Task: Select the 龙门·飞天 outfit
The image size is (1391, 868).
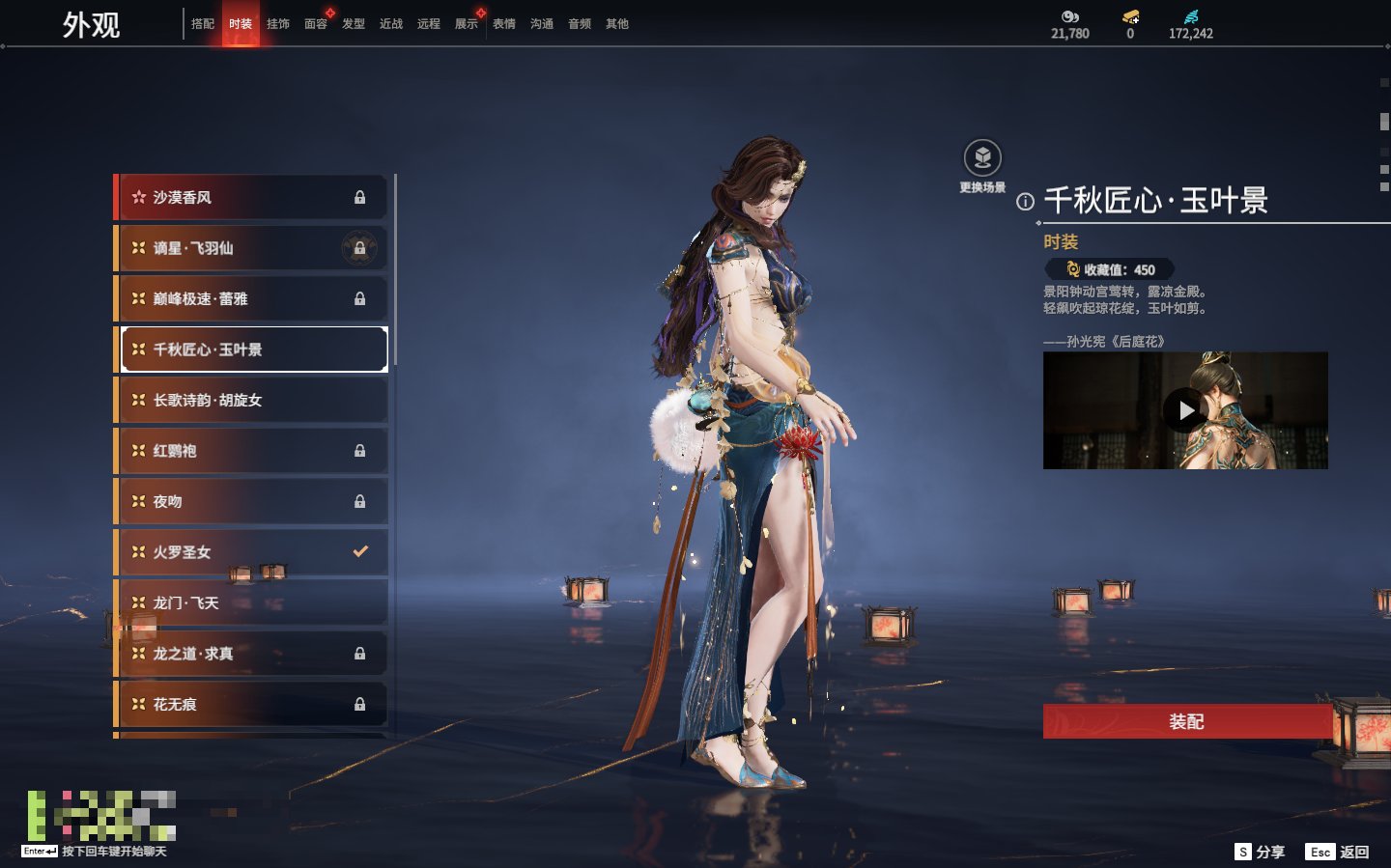Action: (x=251, y=603)
